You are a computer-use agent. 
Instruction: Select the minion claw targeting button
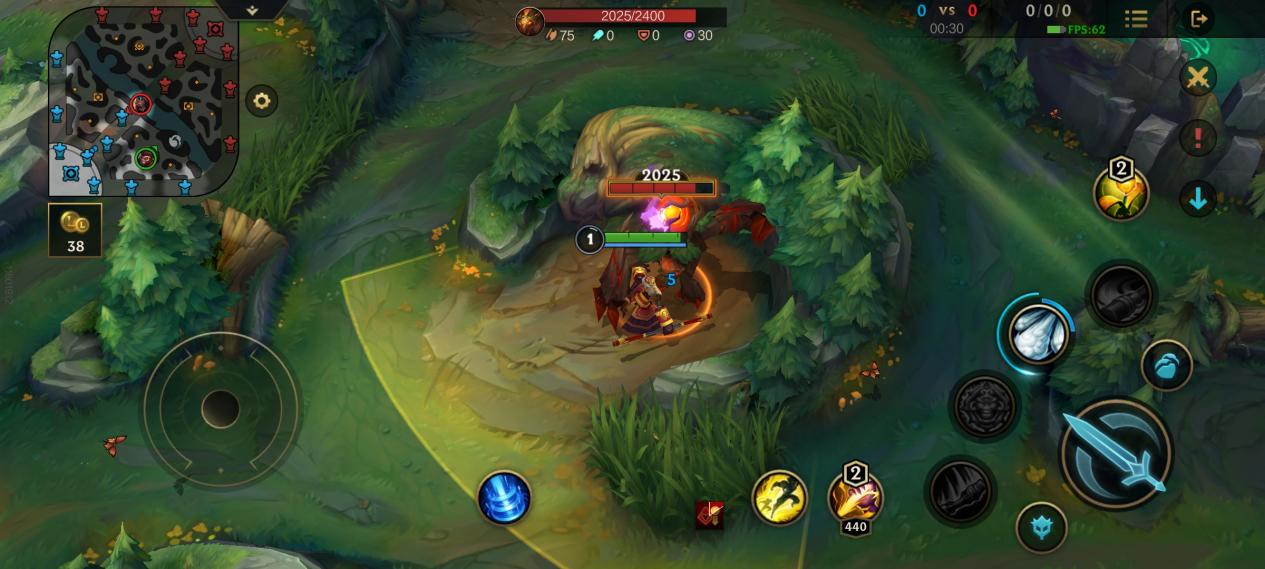1166,366
